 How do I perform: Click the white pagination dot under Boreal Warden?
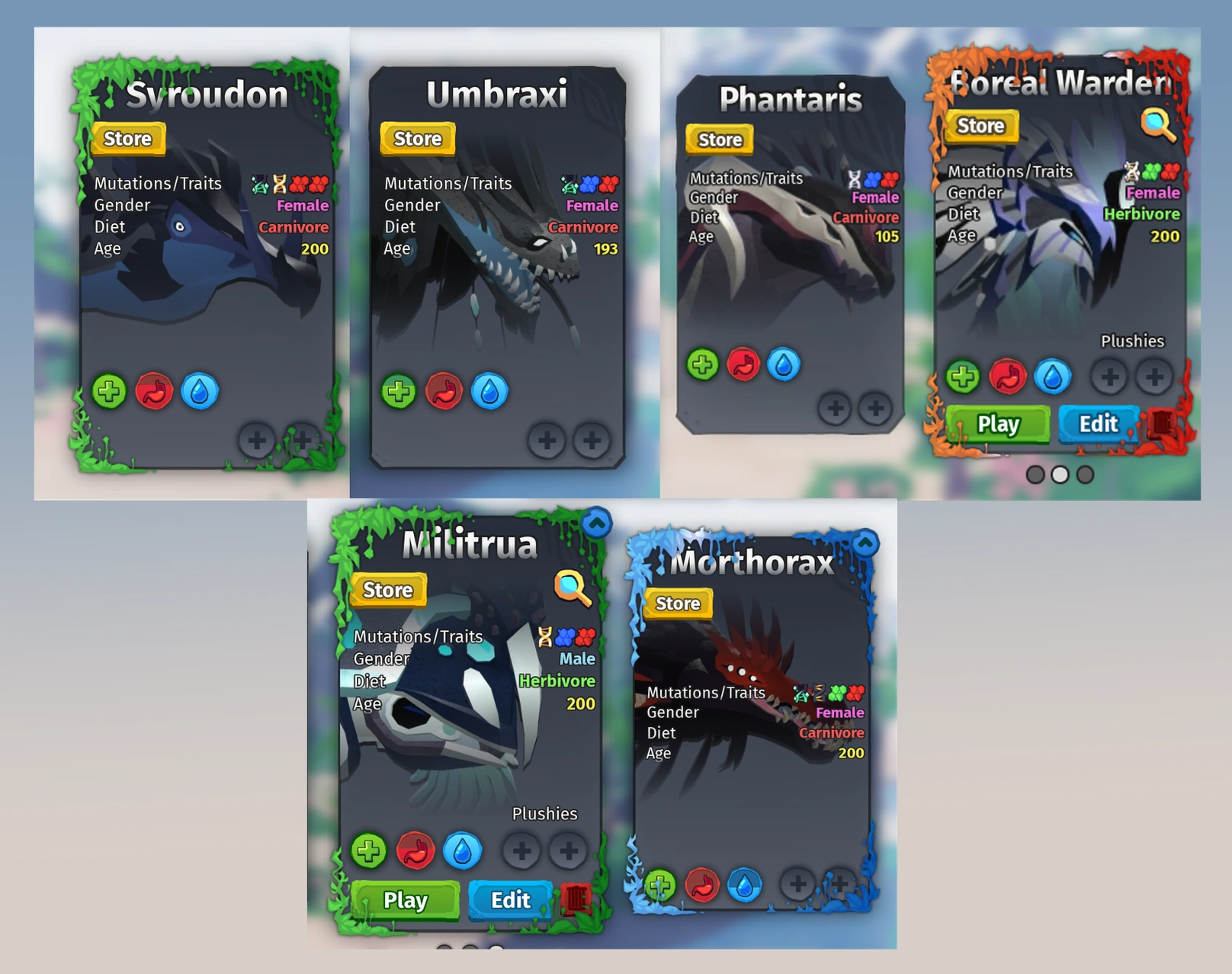1059,473
